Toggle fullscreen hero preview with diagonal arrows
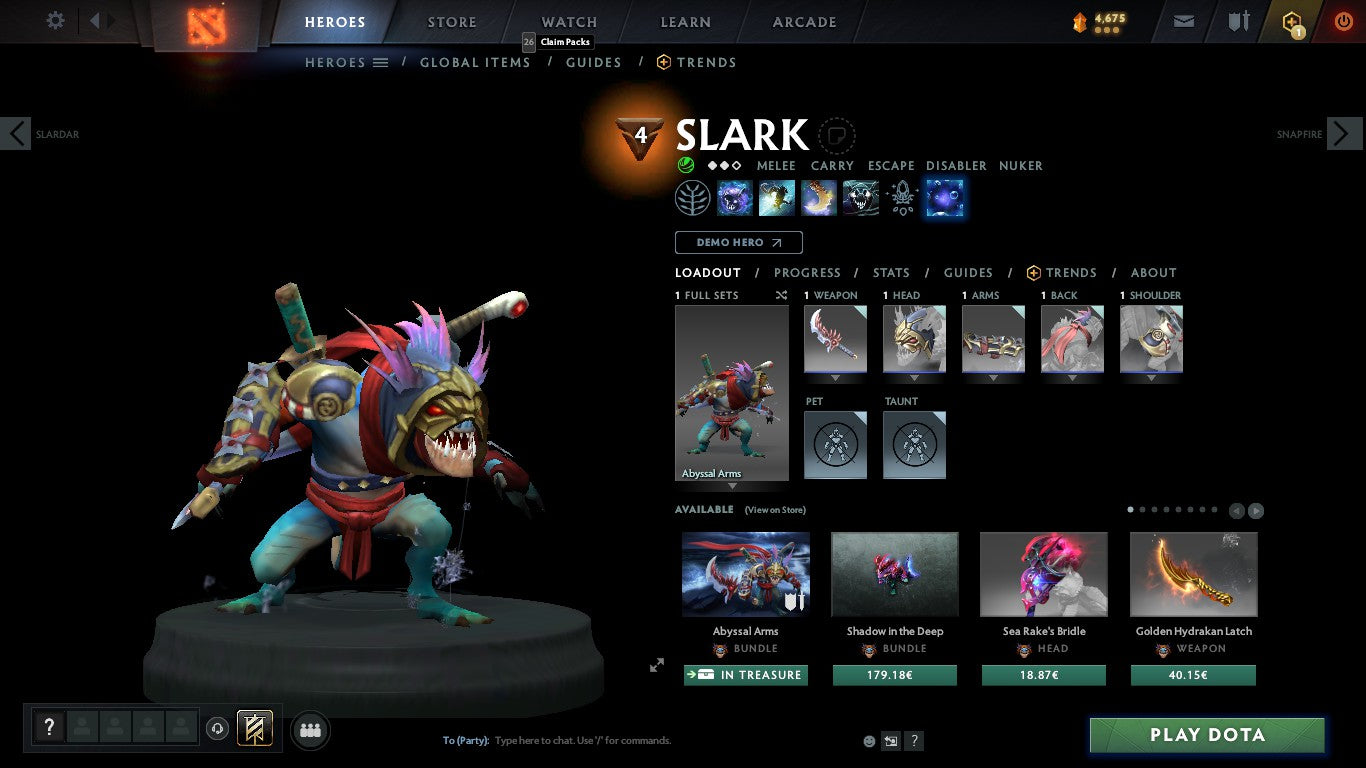 [x=657, y=664]
